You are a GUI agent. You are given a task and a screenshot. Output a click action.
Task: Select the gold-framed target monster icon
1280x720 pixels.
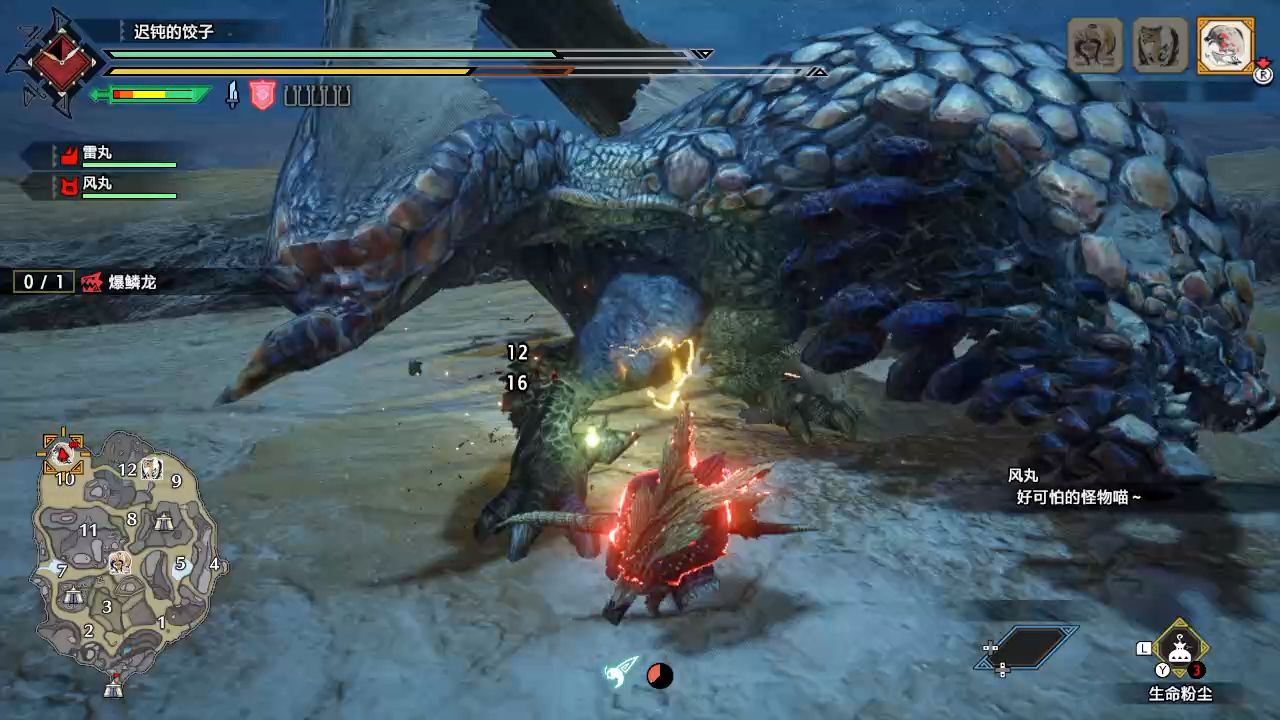point(1225,45)
